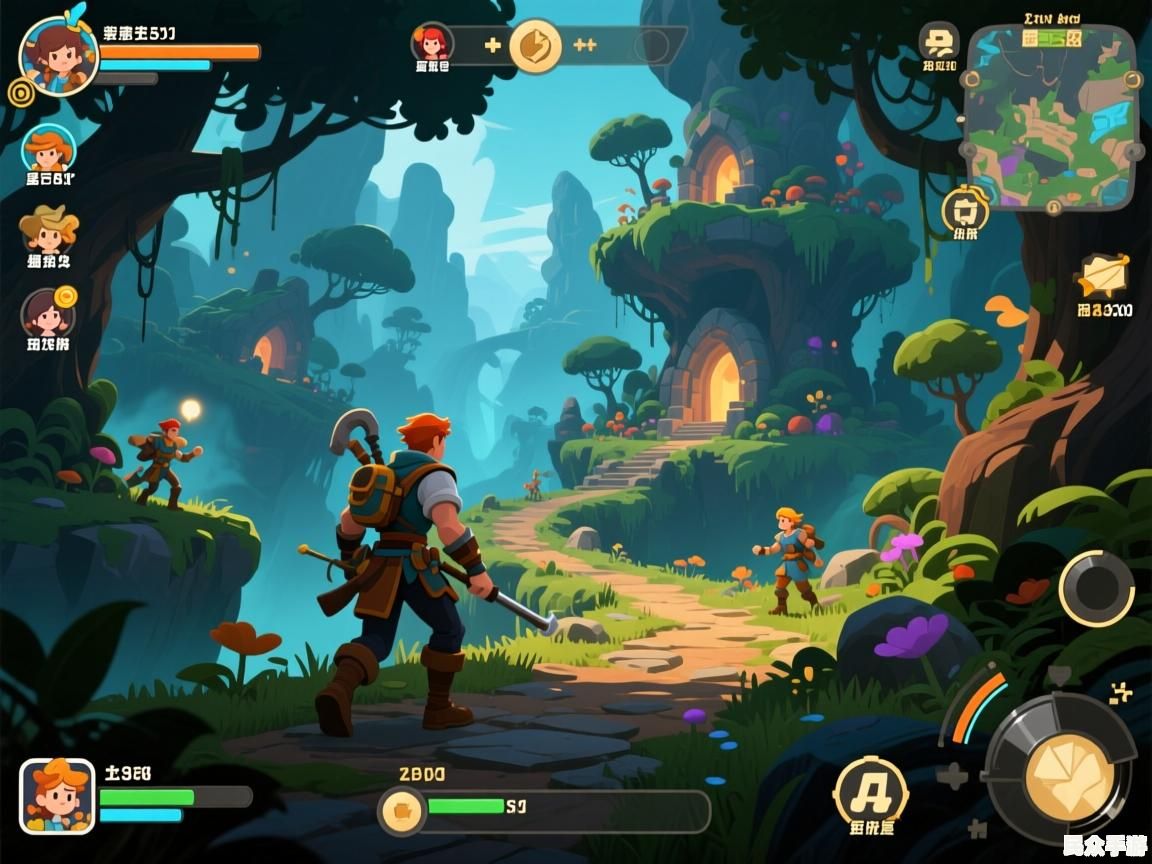Viewport: 1152px width, 864px height.
Task: Click the single plus sign in top bar
Action: 492,45
